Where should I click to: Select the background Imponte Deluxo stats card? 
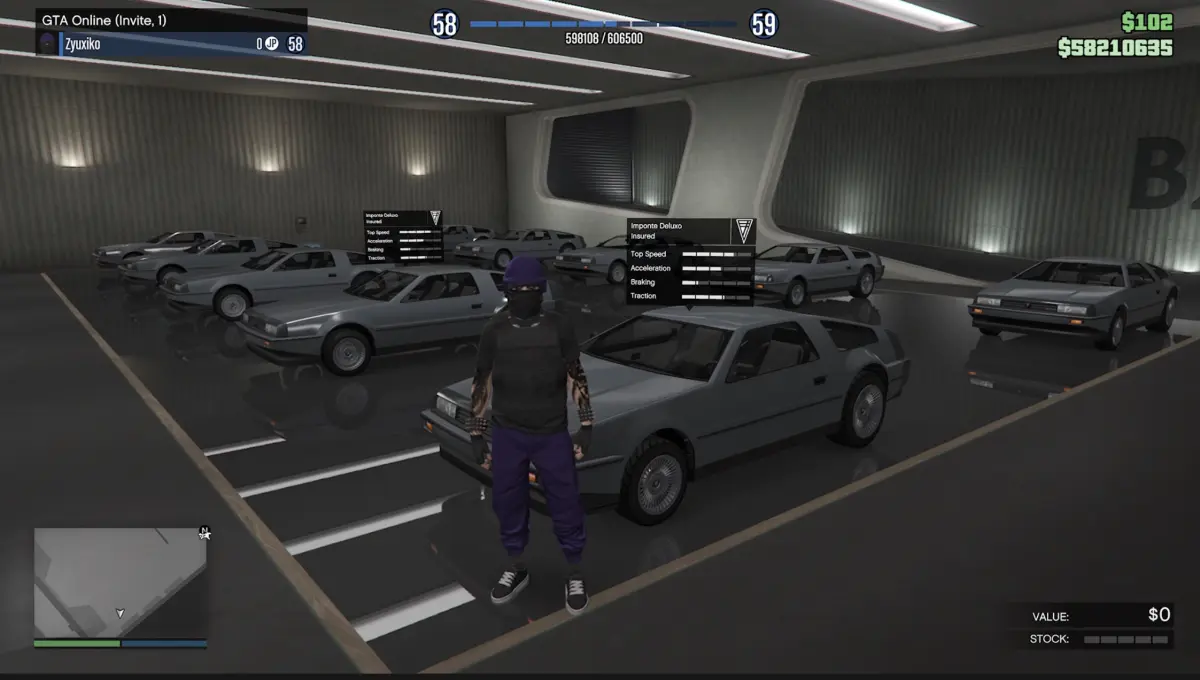pos(403,237)
